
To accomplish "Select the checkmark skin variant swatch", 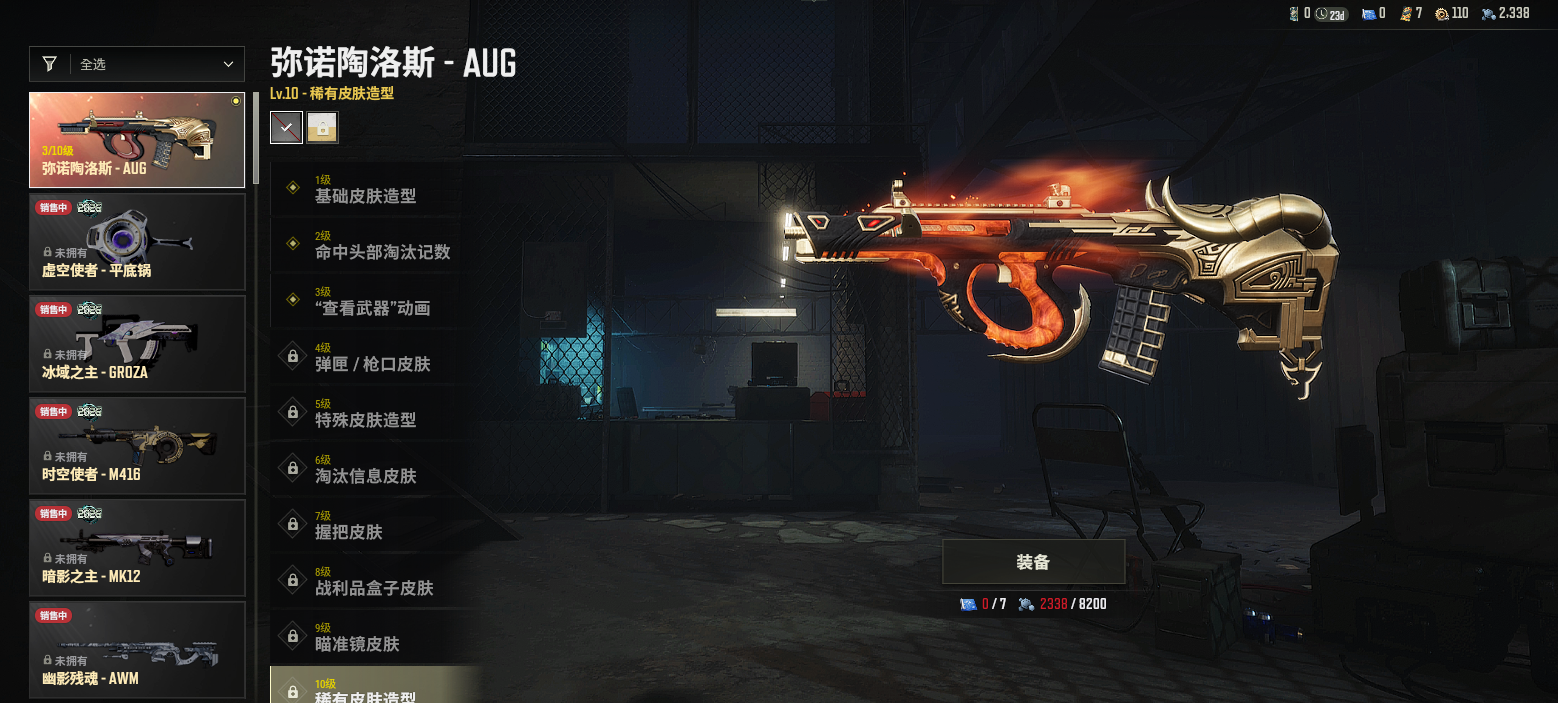I will click(286, 127).
